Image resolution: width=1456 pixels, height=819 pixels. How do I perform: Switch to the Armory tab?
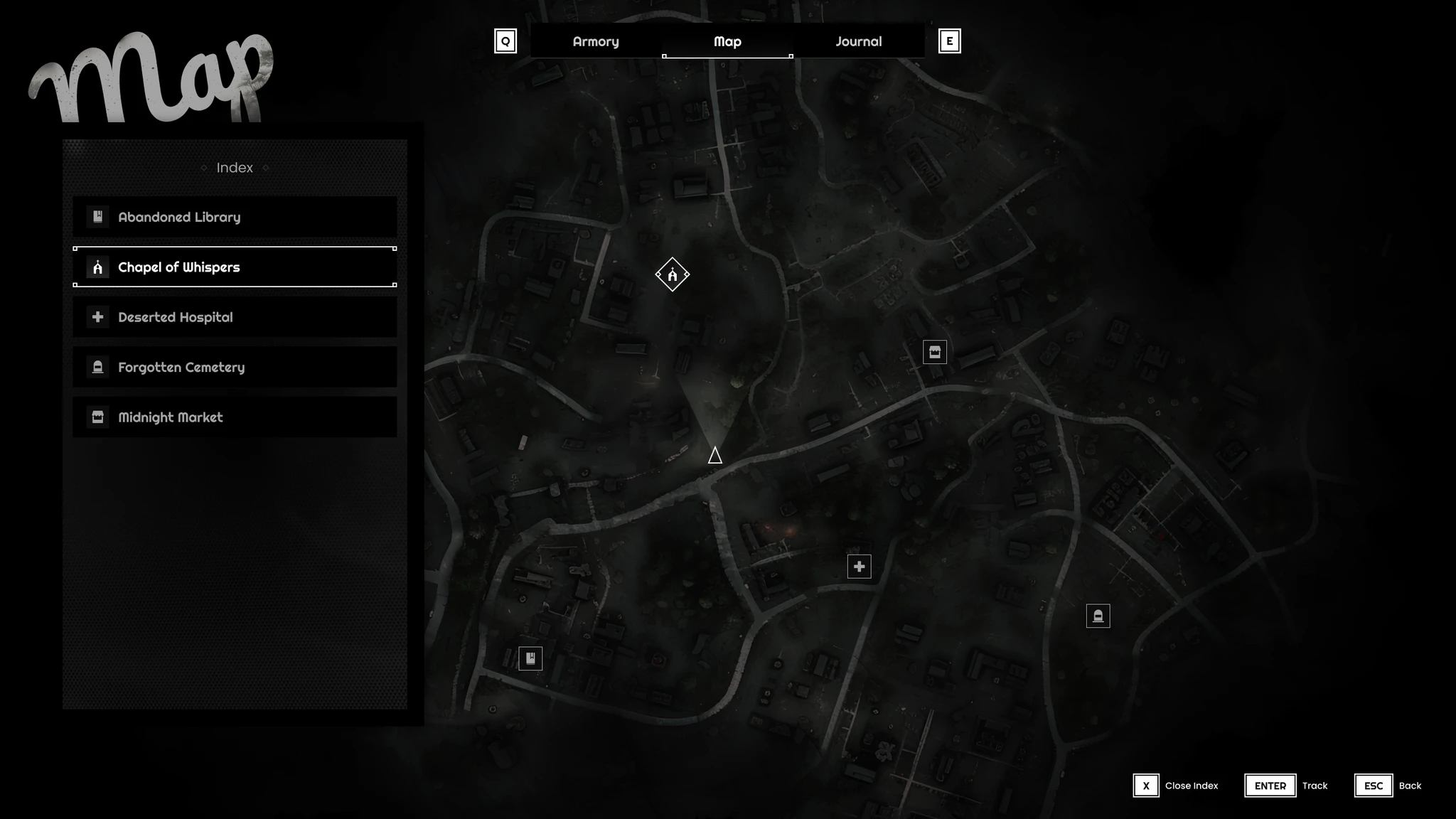(596, 41)
